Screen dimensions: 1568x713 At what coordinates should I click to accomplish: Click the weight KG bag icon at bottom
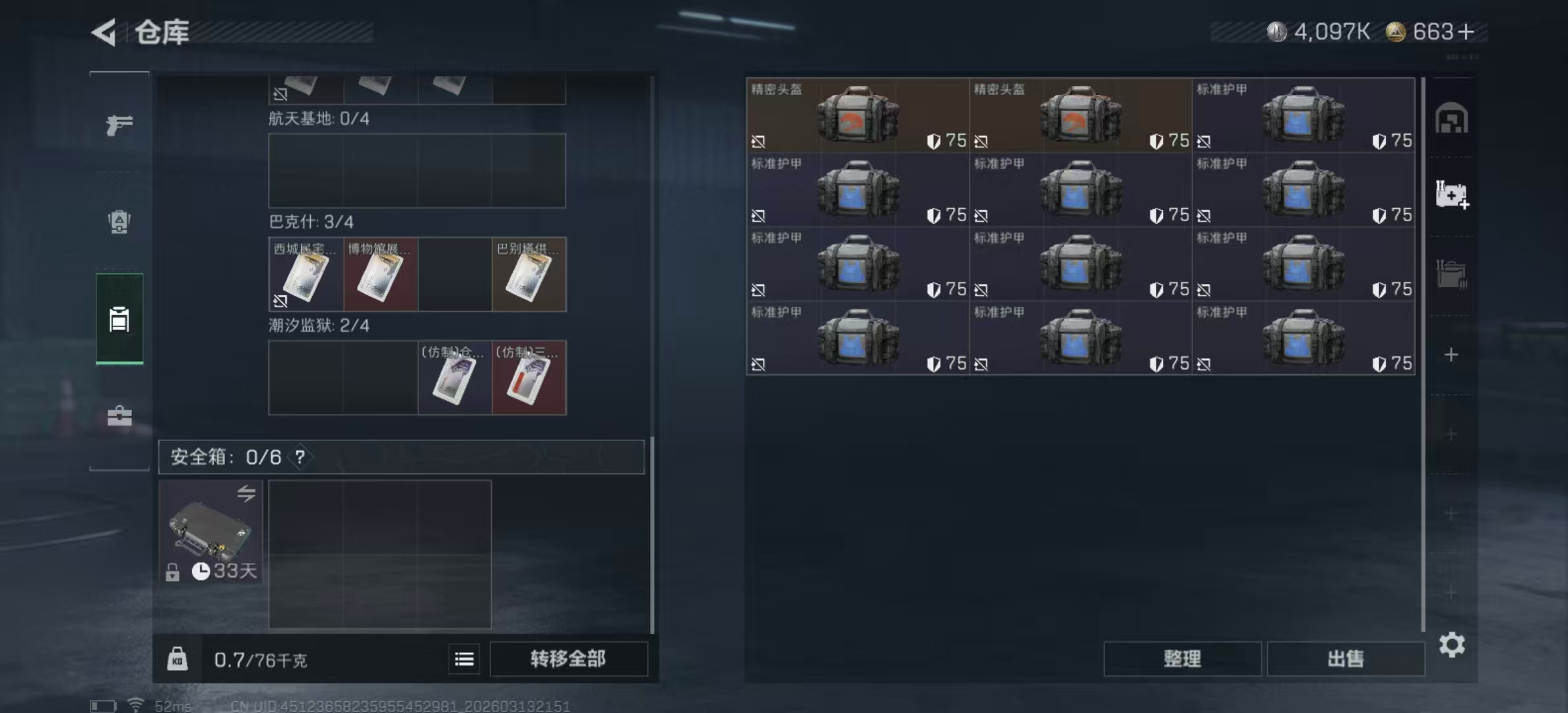point(178,659)
